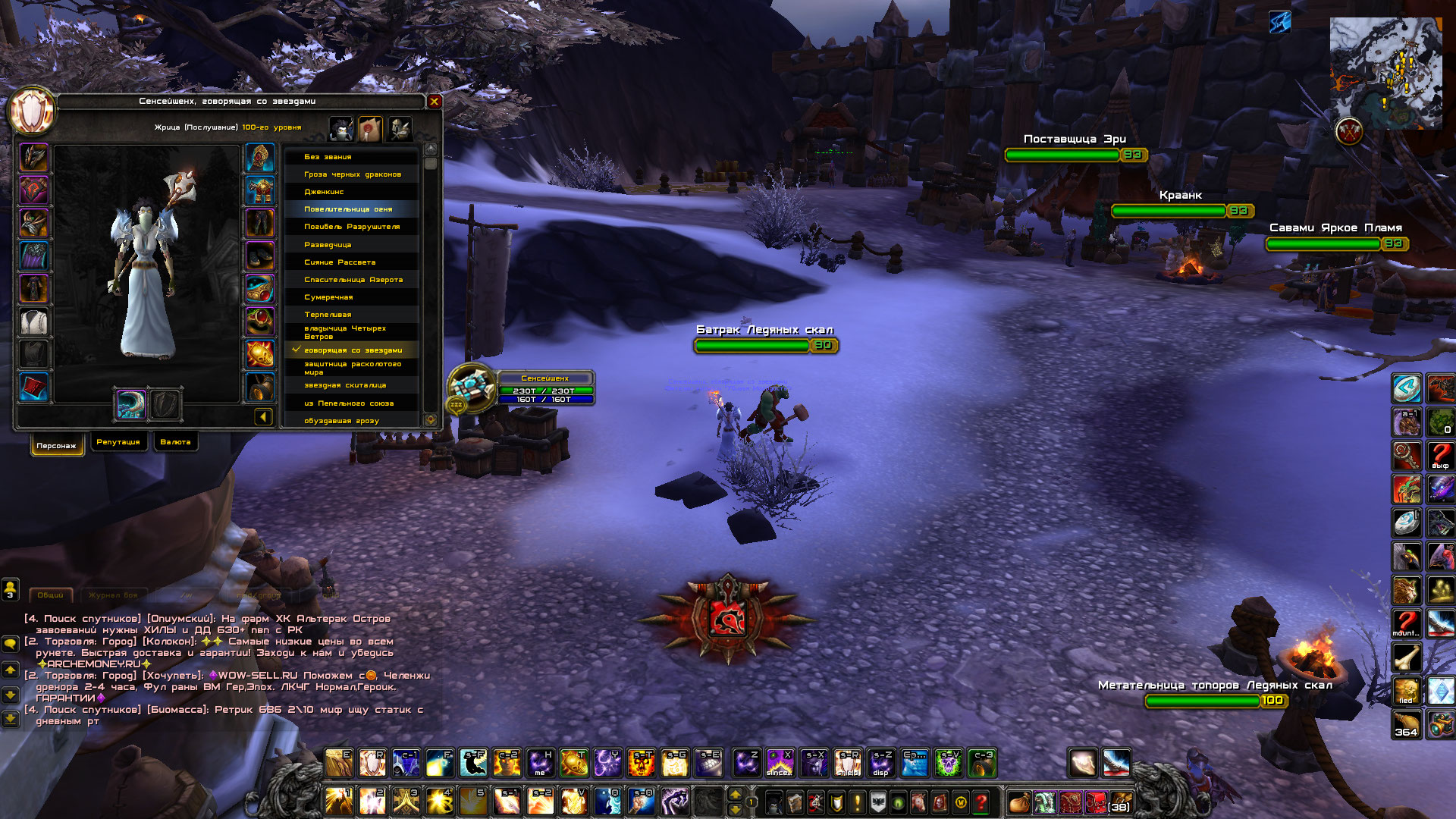Image resolution: width=1456 pixels, height=819 pixels.
Task: Select the equipped staff weapon slot
Action: click(131, 404)
